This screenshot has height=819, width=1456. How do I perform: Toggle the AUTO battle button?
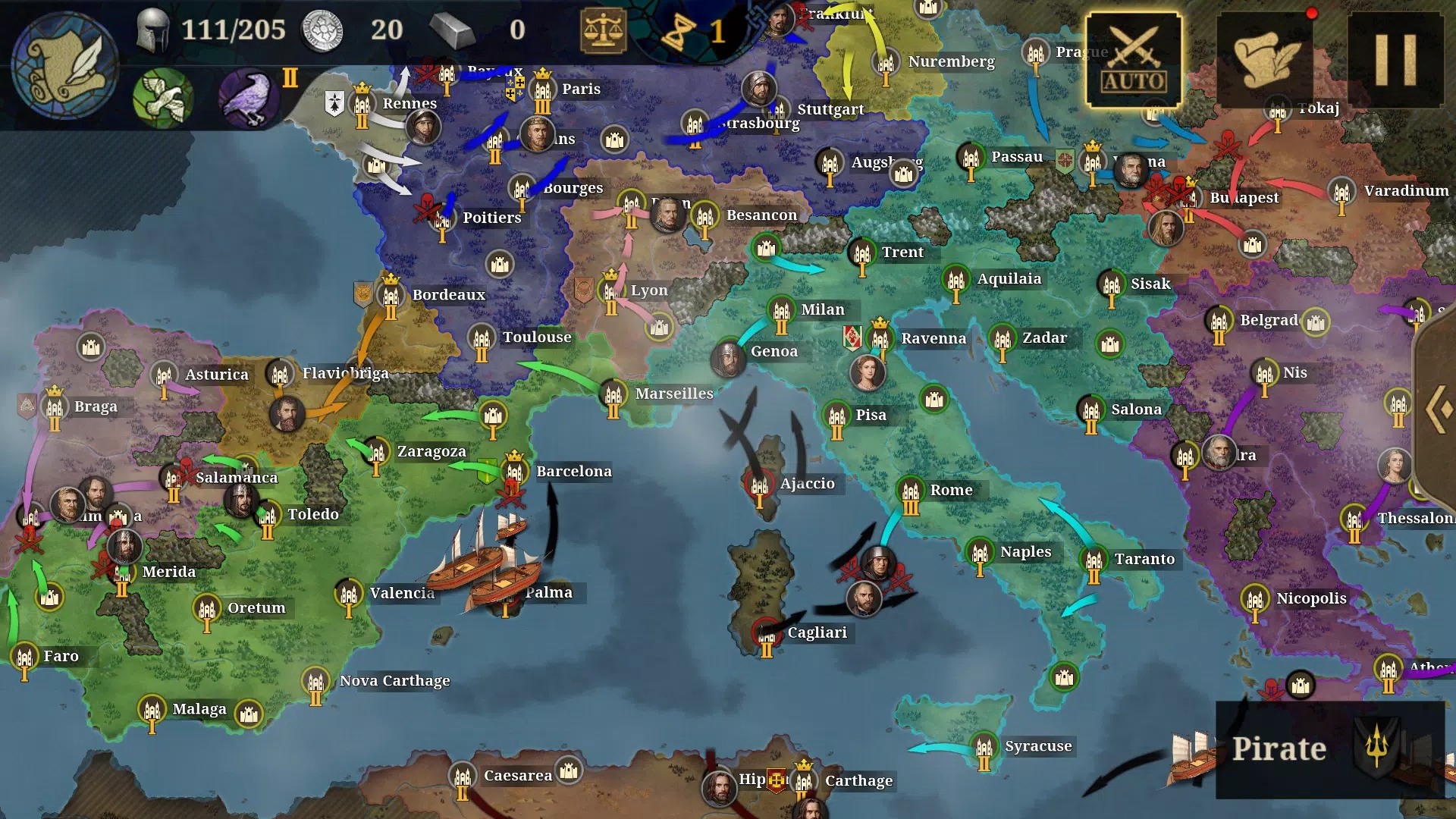pyautogui.click(x=1134, y=60)
